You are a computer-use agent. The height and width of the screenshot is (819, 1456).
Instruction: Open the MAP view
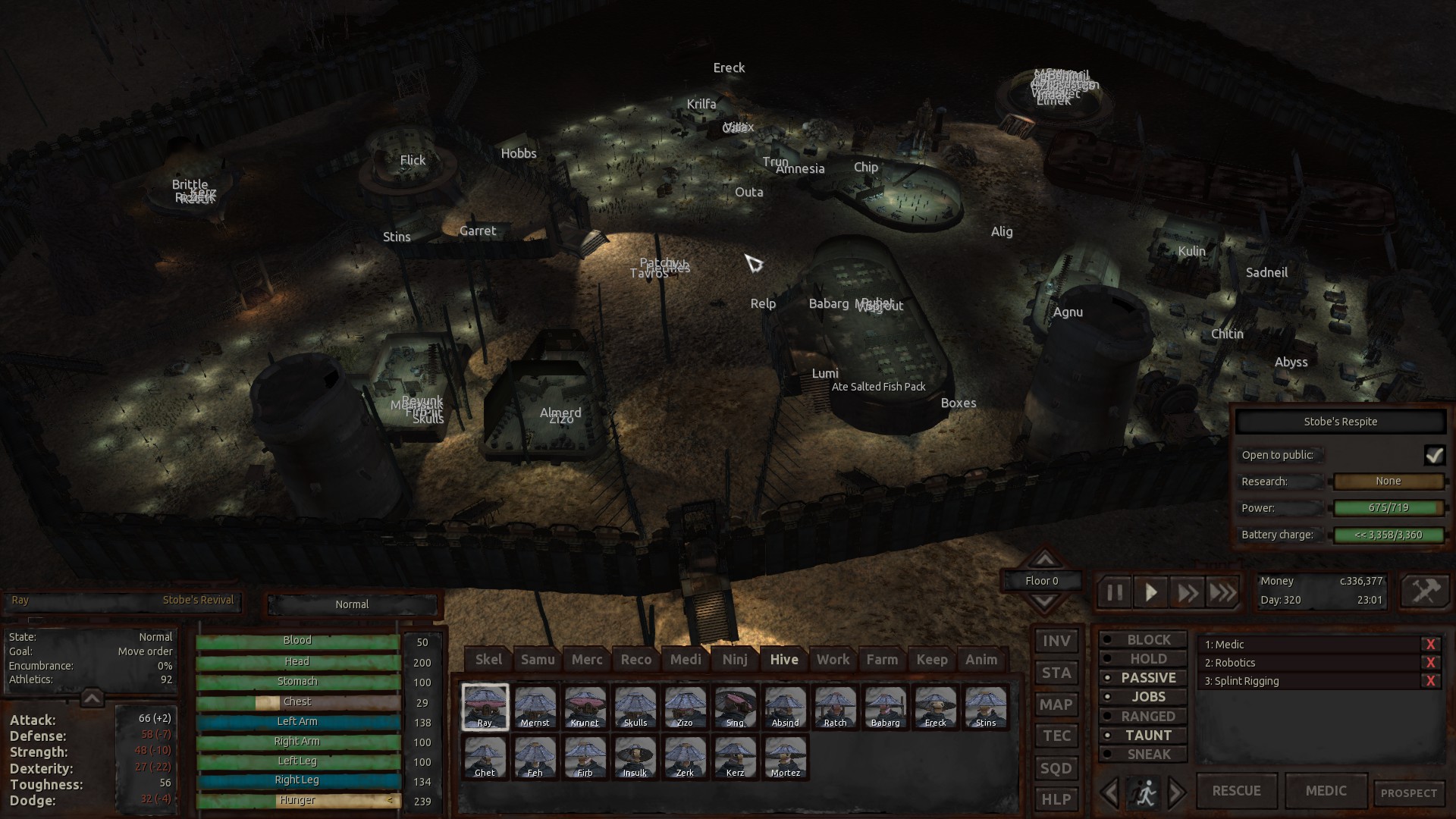[x=1055, y=704]
